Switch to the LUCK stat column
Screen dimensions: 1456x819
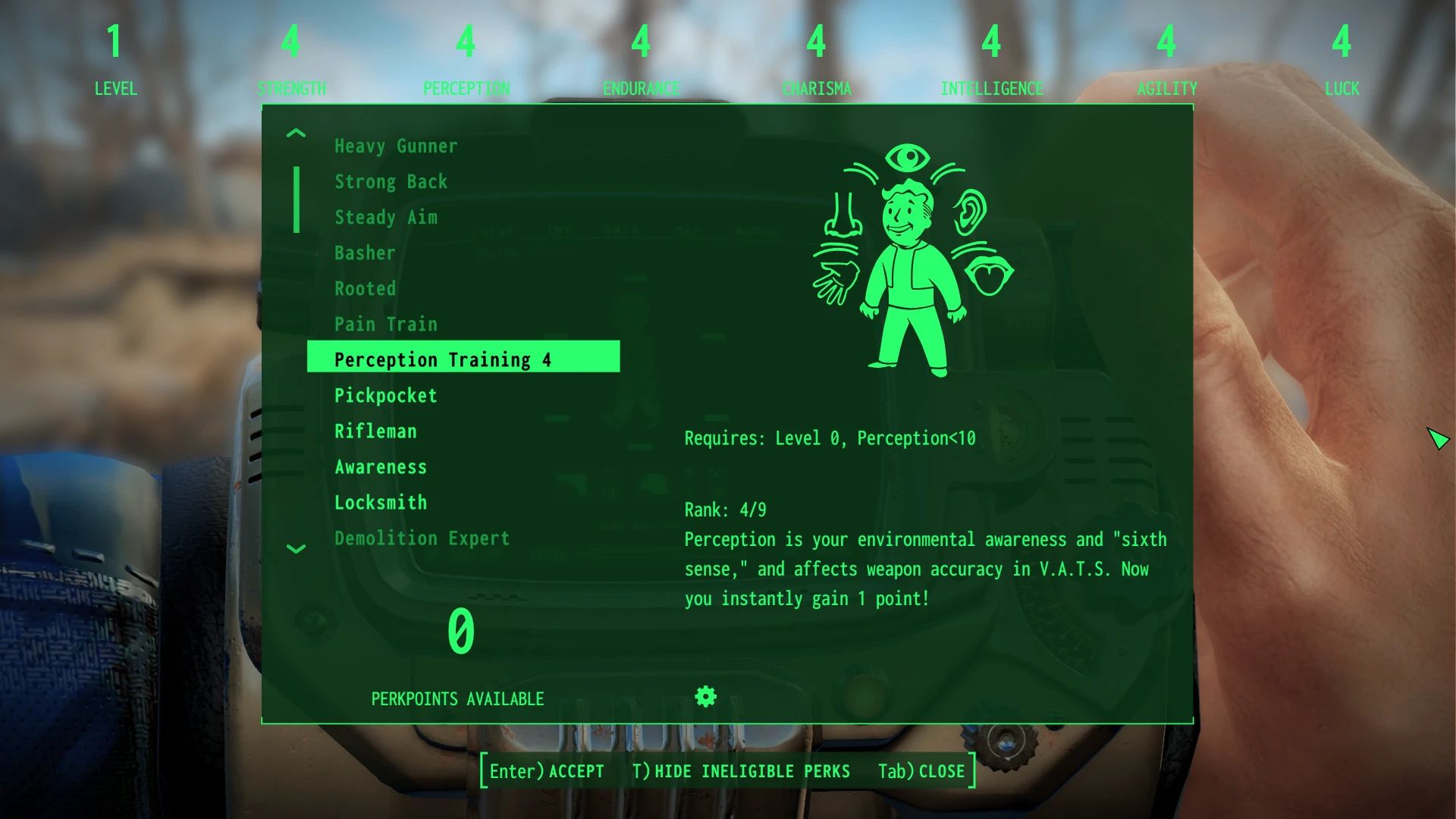point(1342,88)
